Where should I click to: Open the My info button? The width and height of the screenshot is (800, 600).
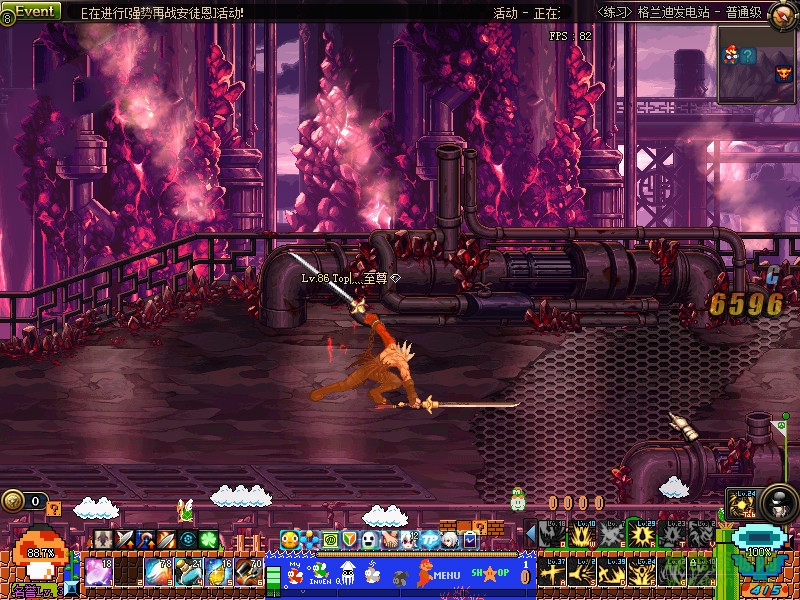[x=295, y=573]
